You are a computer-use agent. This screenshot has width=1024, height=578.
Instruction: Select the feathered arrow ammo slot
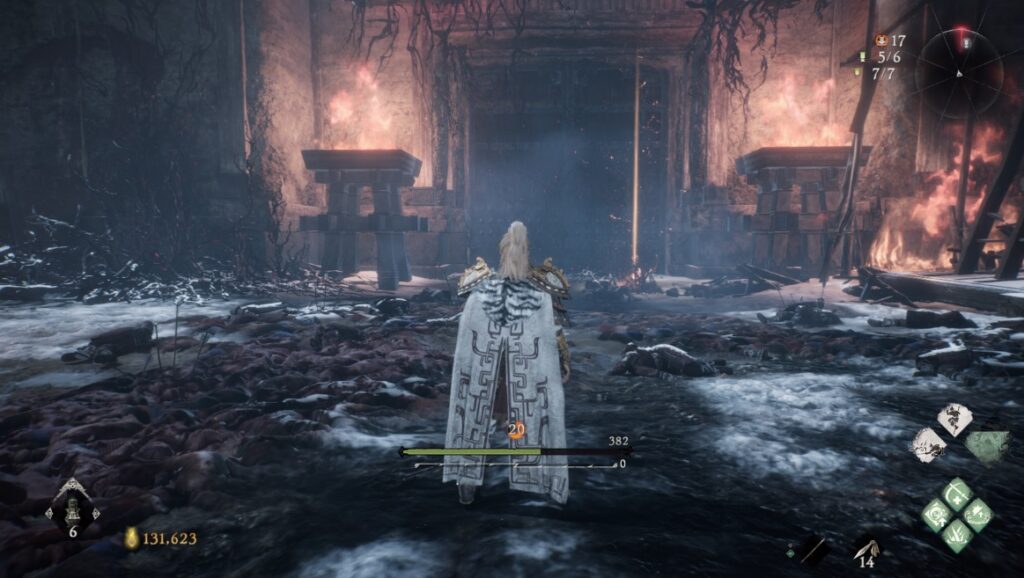[x=866, y=546]
